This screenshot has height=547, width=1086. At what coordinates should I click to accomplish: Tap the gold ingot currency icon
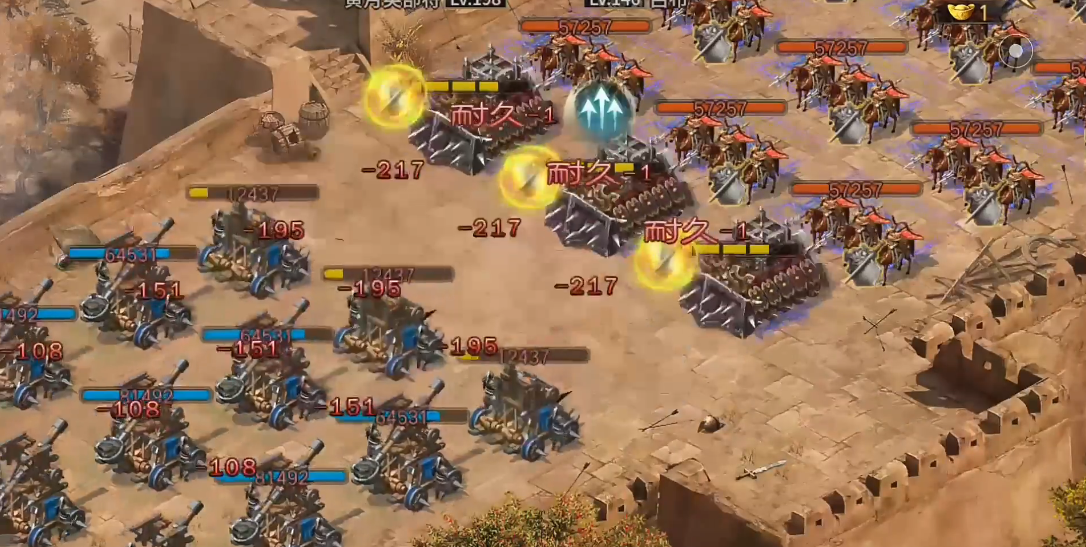pos(961,11)
